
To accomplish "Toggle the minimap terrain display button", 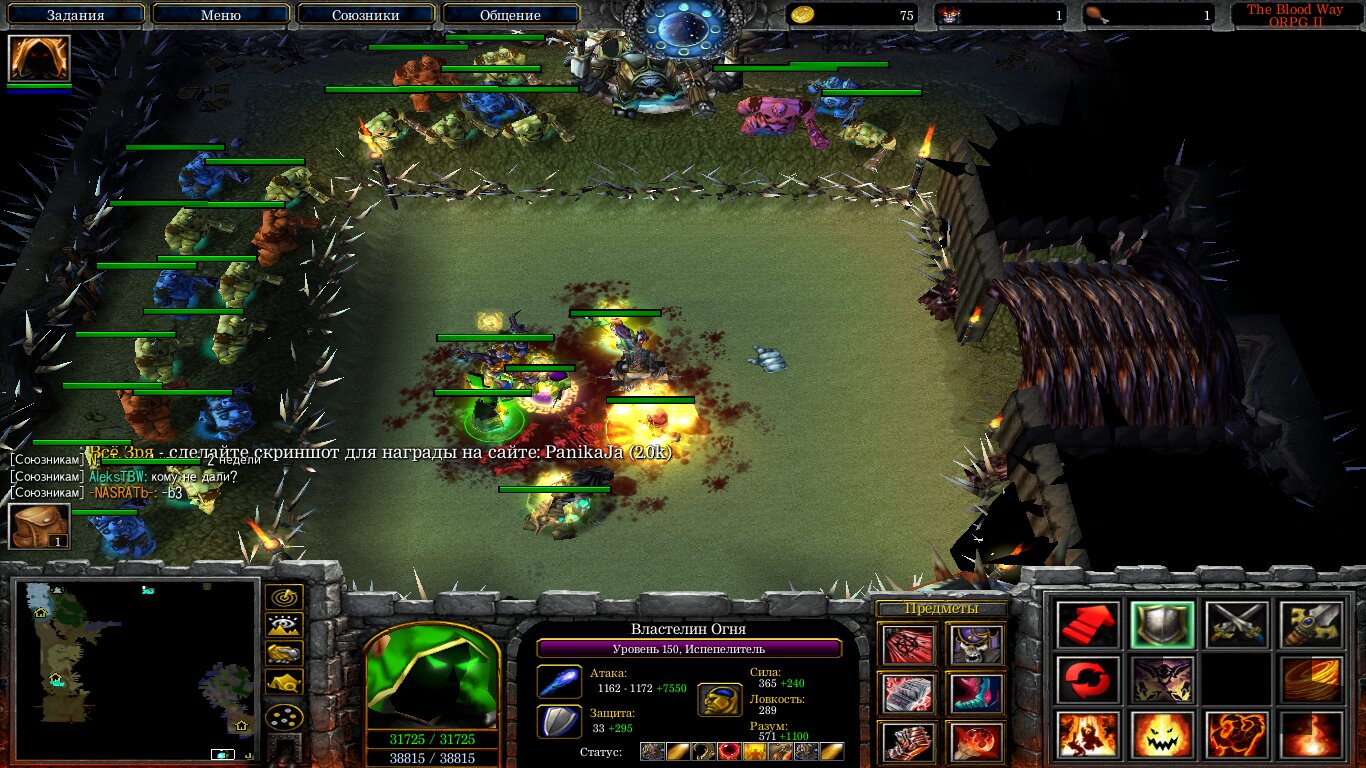I will tap(285, 626).
